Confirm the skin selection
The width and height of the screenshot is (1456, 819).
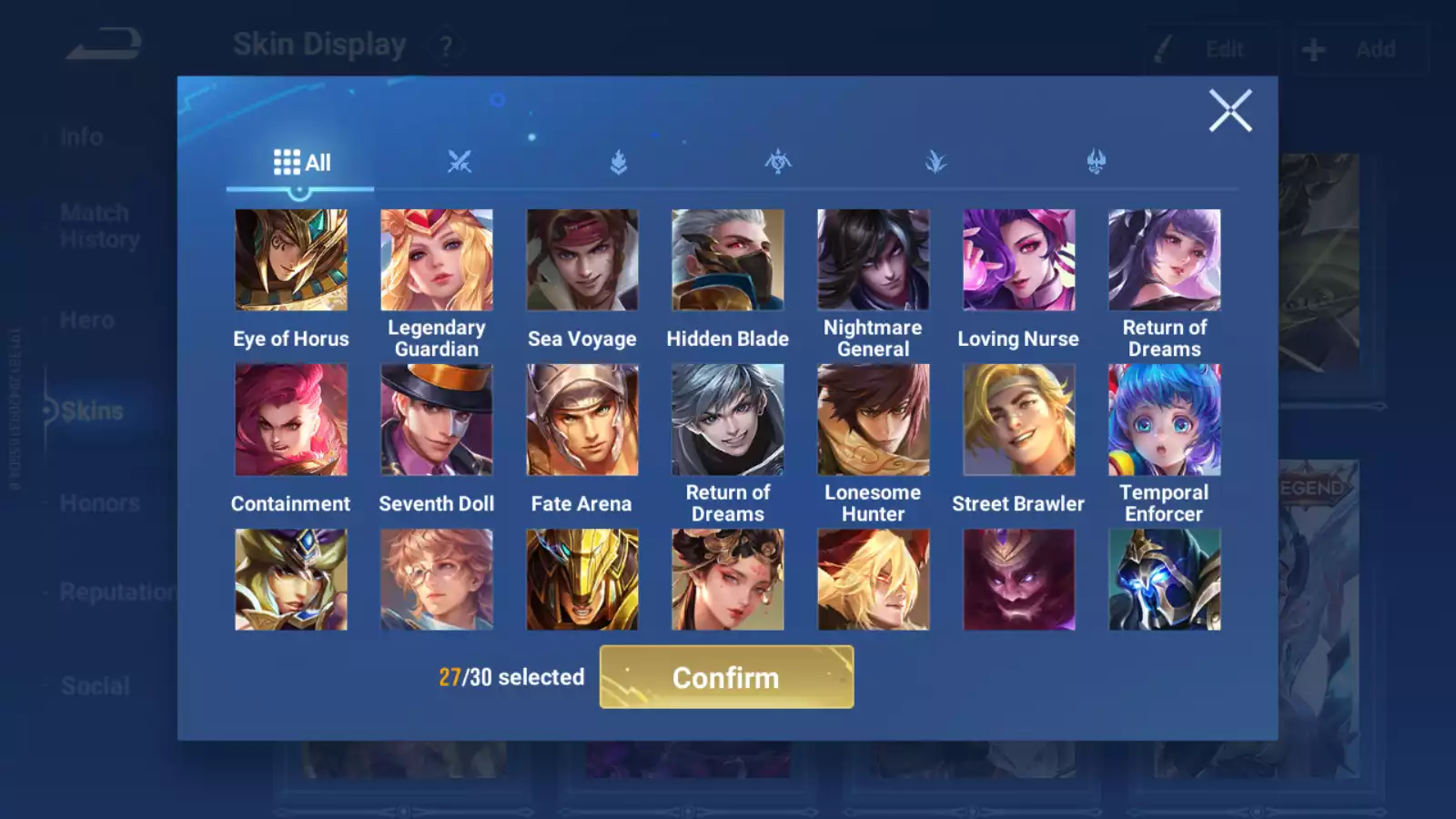click(x=726, y=677)
